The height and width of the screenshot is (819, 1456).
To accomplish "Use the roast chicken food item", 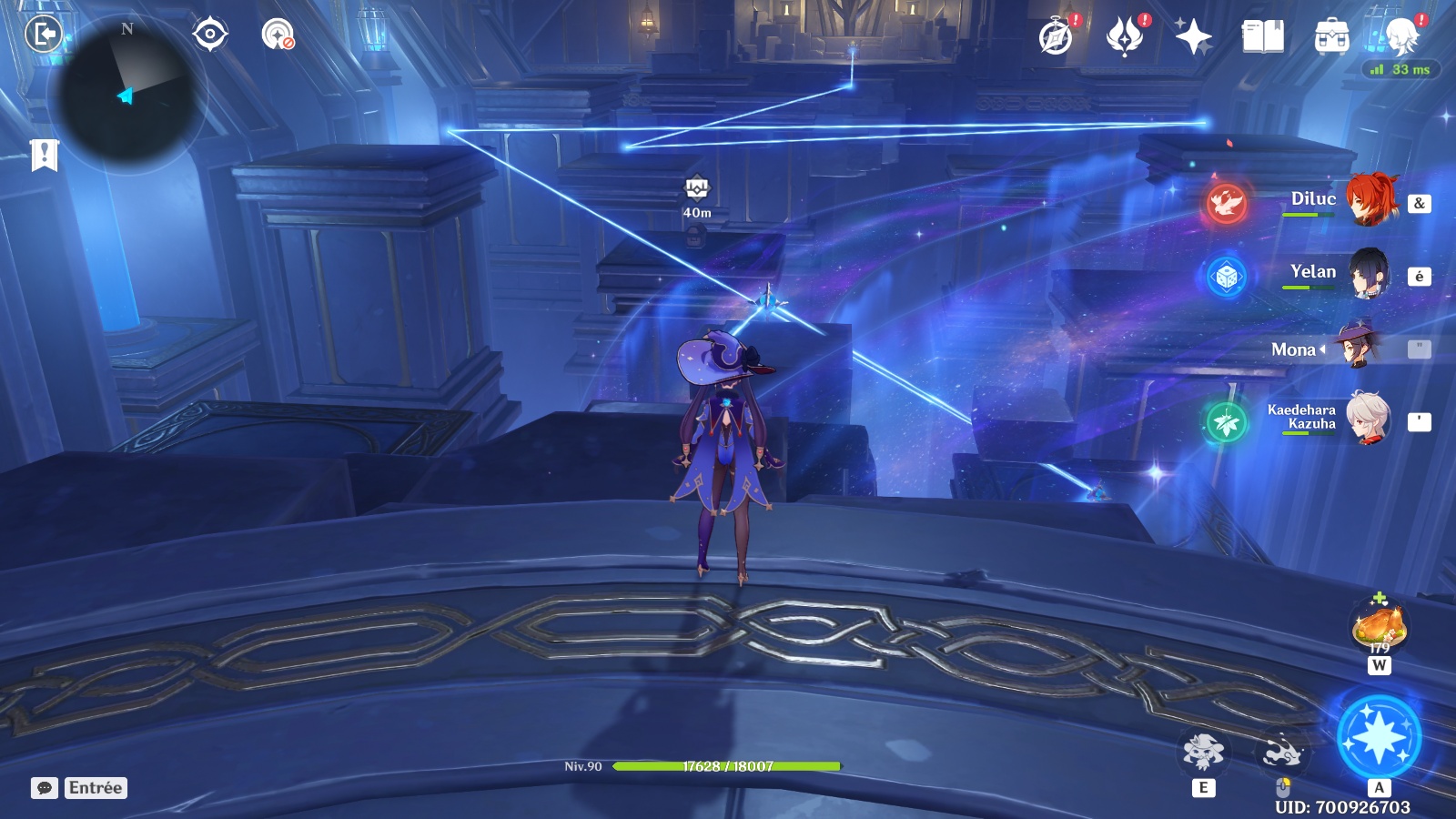I will pos(1380,626).
